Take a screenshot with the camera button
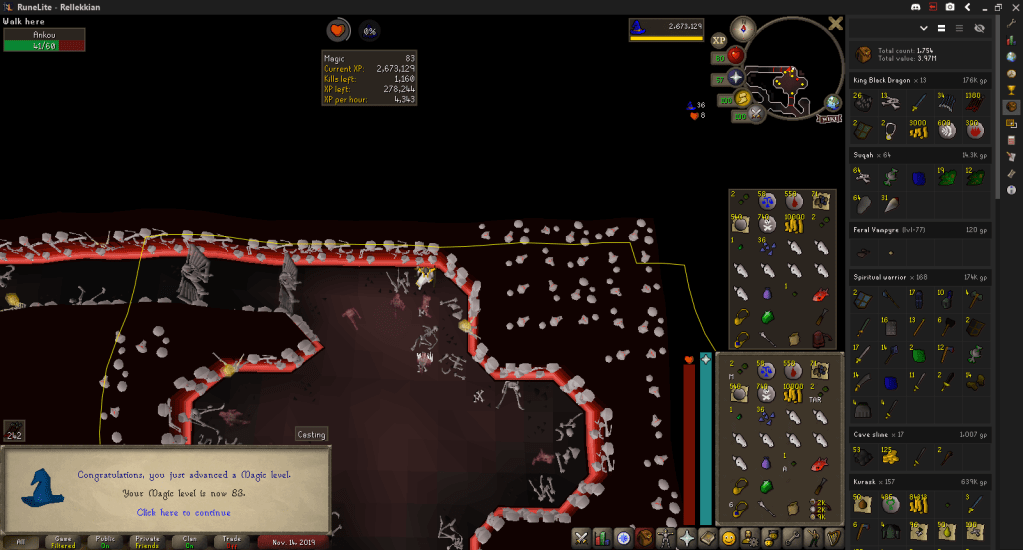This screenshot has width=1023, height=550. click(x=949, y=7)
